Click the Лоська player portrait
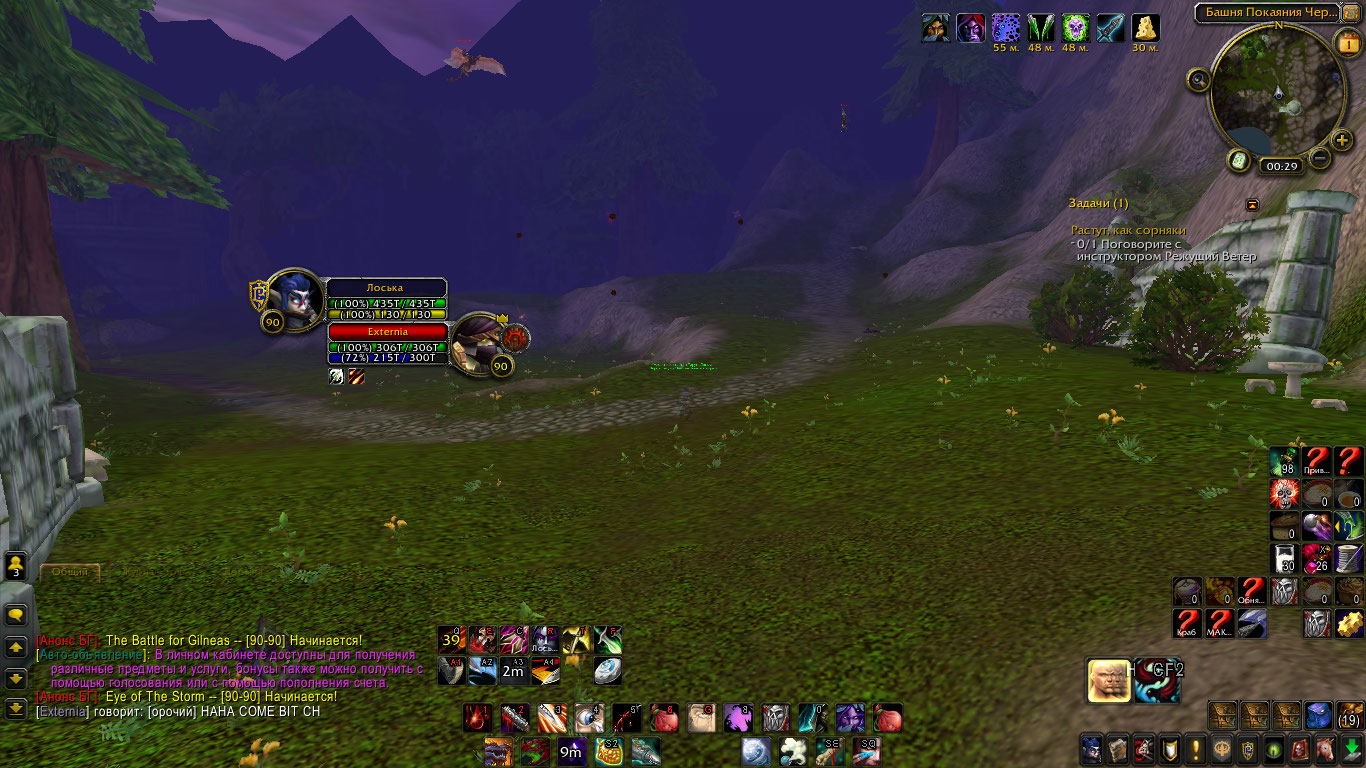The height and width of the screenshot is (768, 1366). 296,297
